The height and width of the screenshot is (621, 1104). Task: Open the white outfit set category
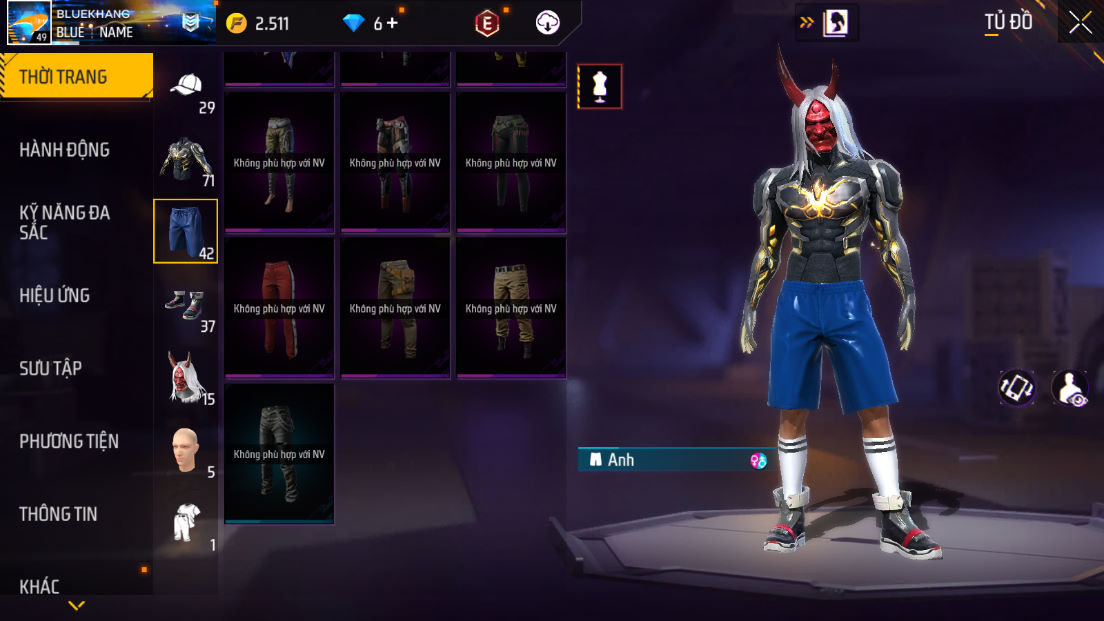pos(186,522)
